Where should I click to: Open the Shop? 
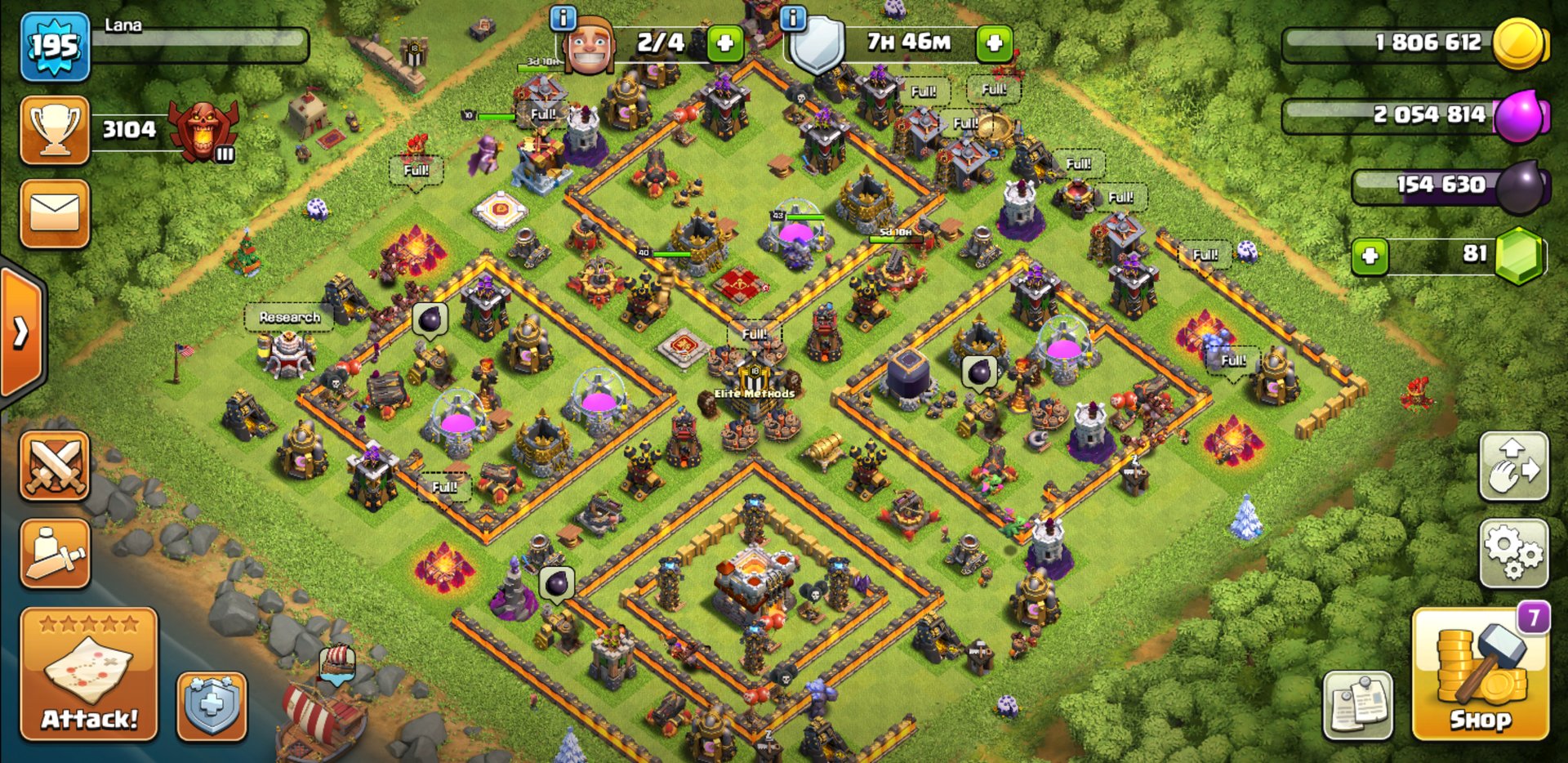coord(1480,676)
